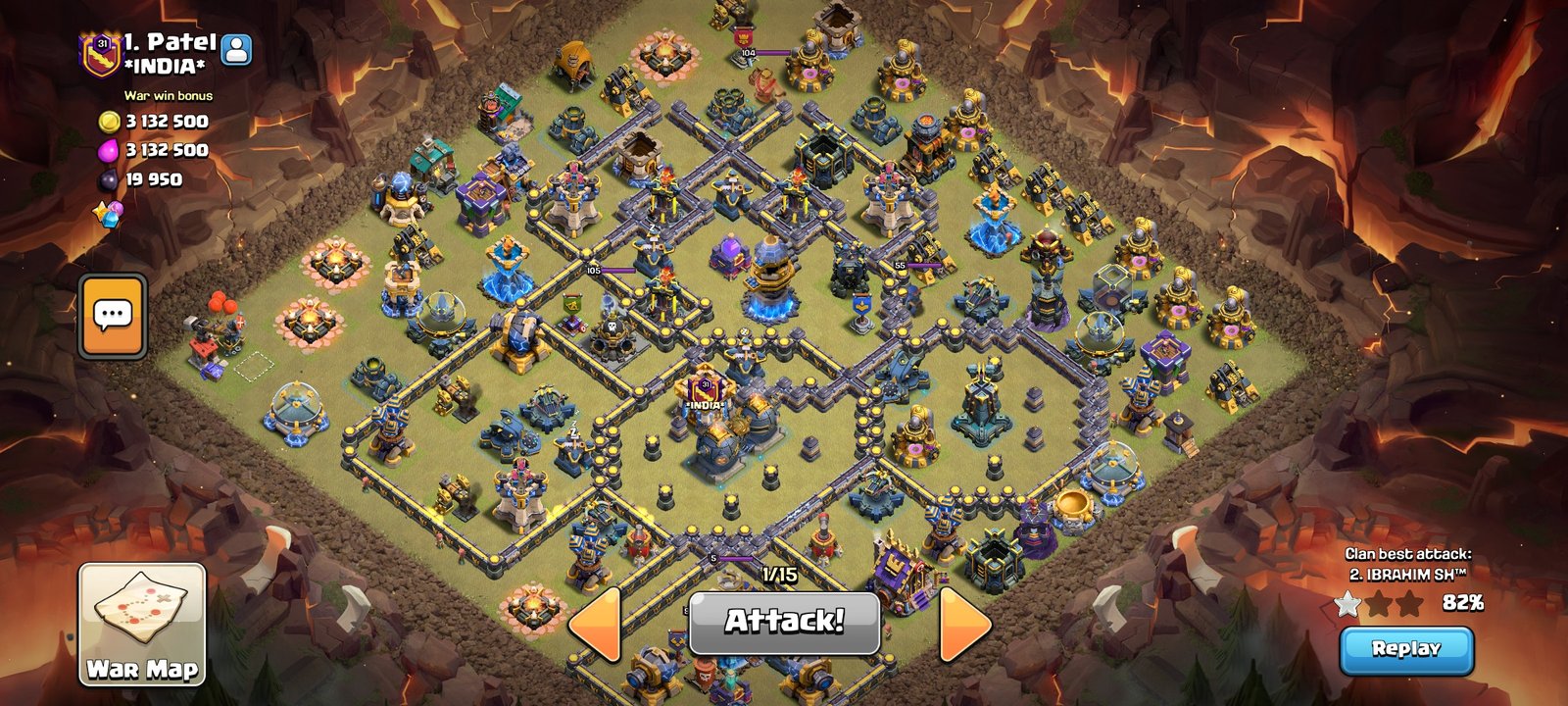The height and width of the screenshot is (706, 1568).
Task: View I. Patel's player profile icon
Action: pyautogui.click(x=236, y=49)
